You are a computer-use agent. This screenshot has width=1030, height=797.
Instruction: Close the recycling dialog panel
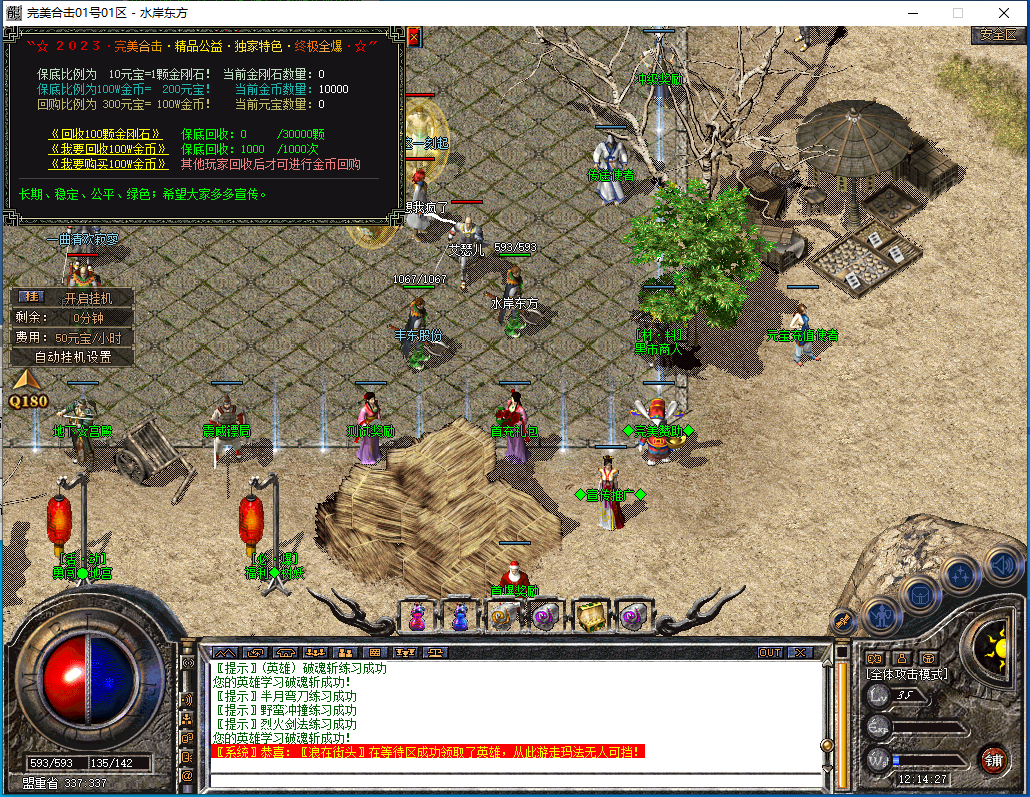point(412,37)
